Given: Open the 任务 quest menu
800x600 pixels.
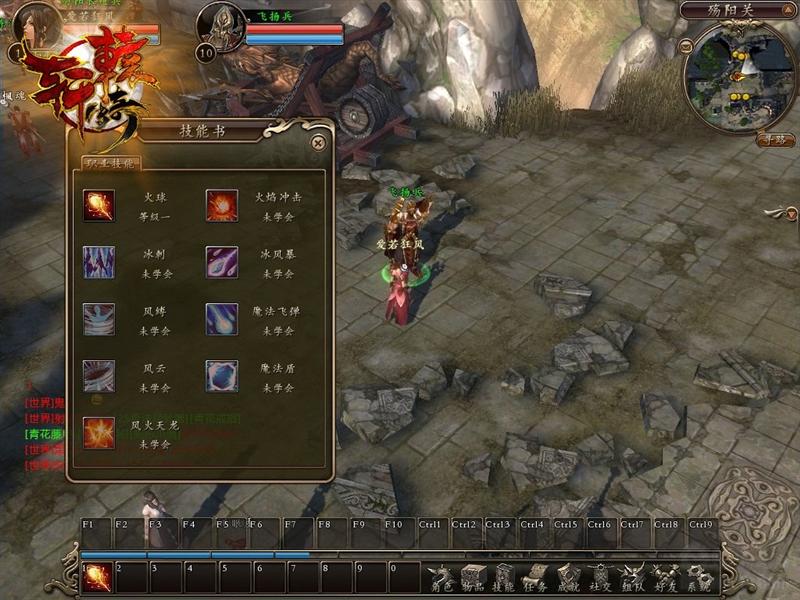Looking at the screenshot, I should tap(536, 578).
